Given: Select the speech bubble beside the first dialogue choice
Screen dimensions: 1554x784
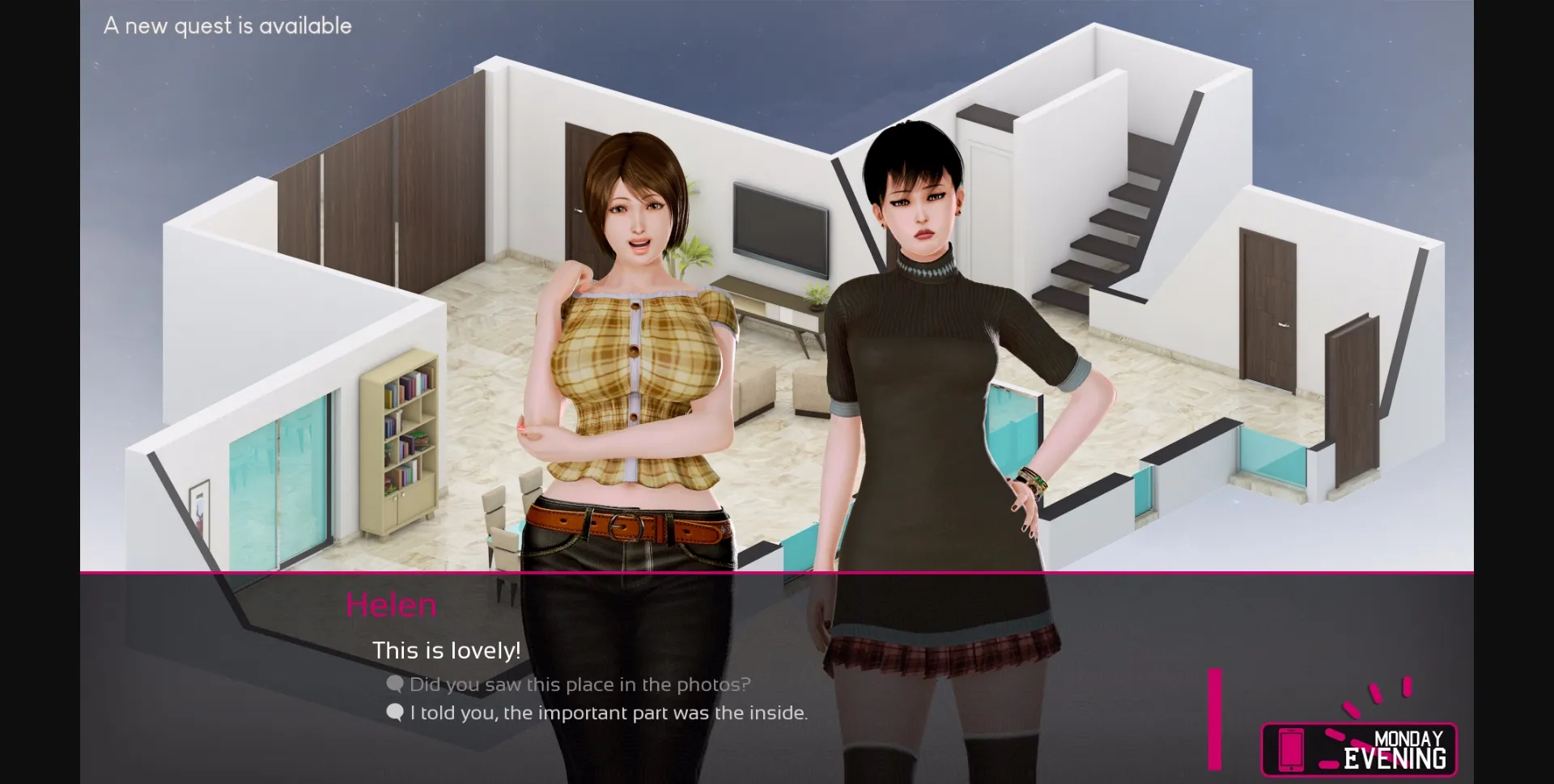Looking at the screenshot, I should (x=394, y=684).
